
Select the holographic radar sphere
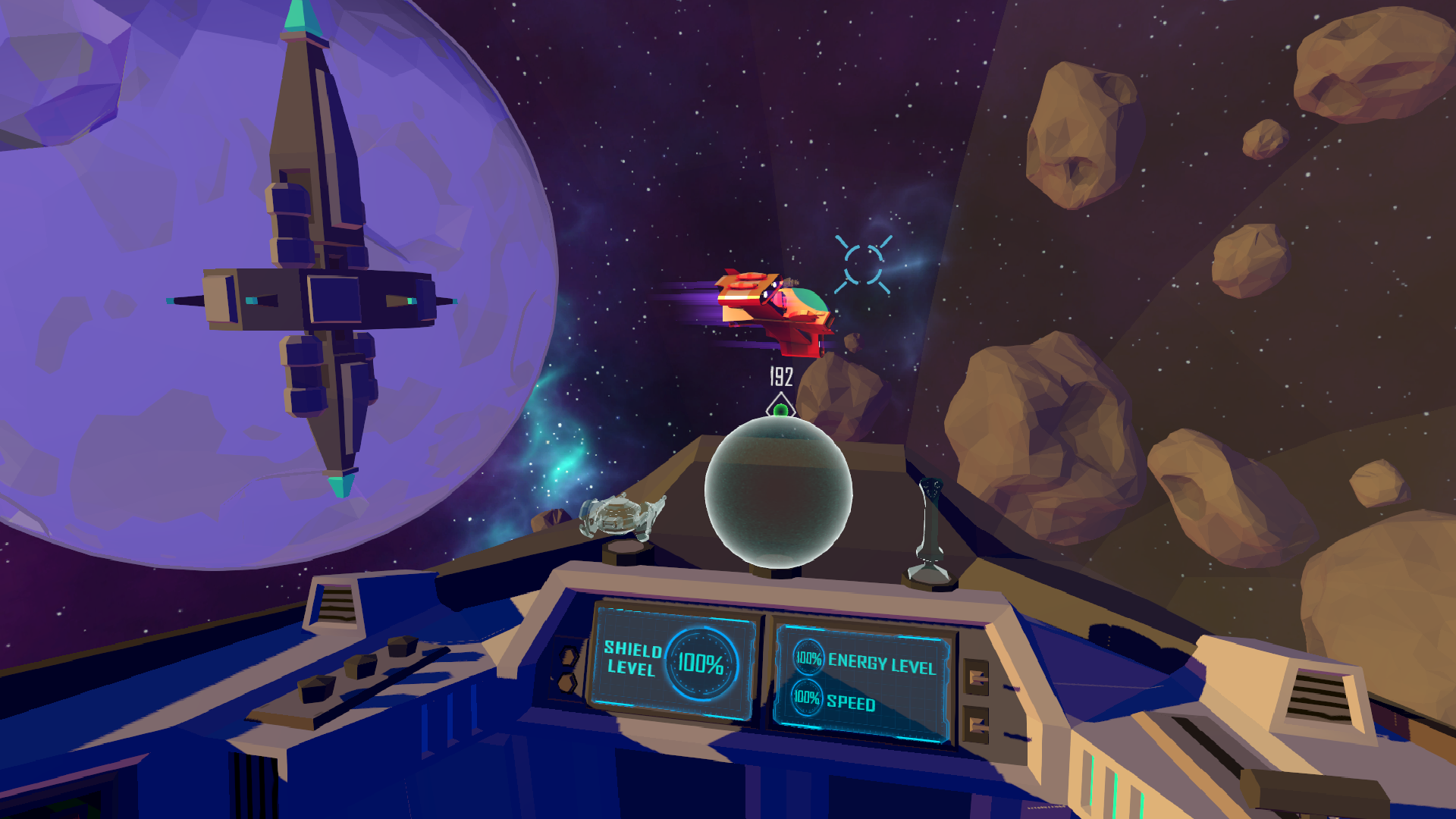point(778,491)
